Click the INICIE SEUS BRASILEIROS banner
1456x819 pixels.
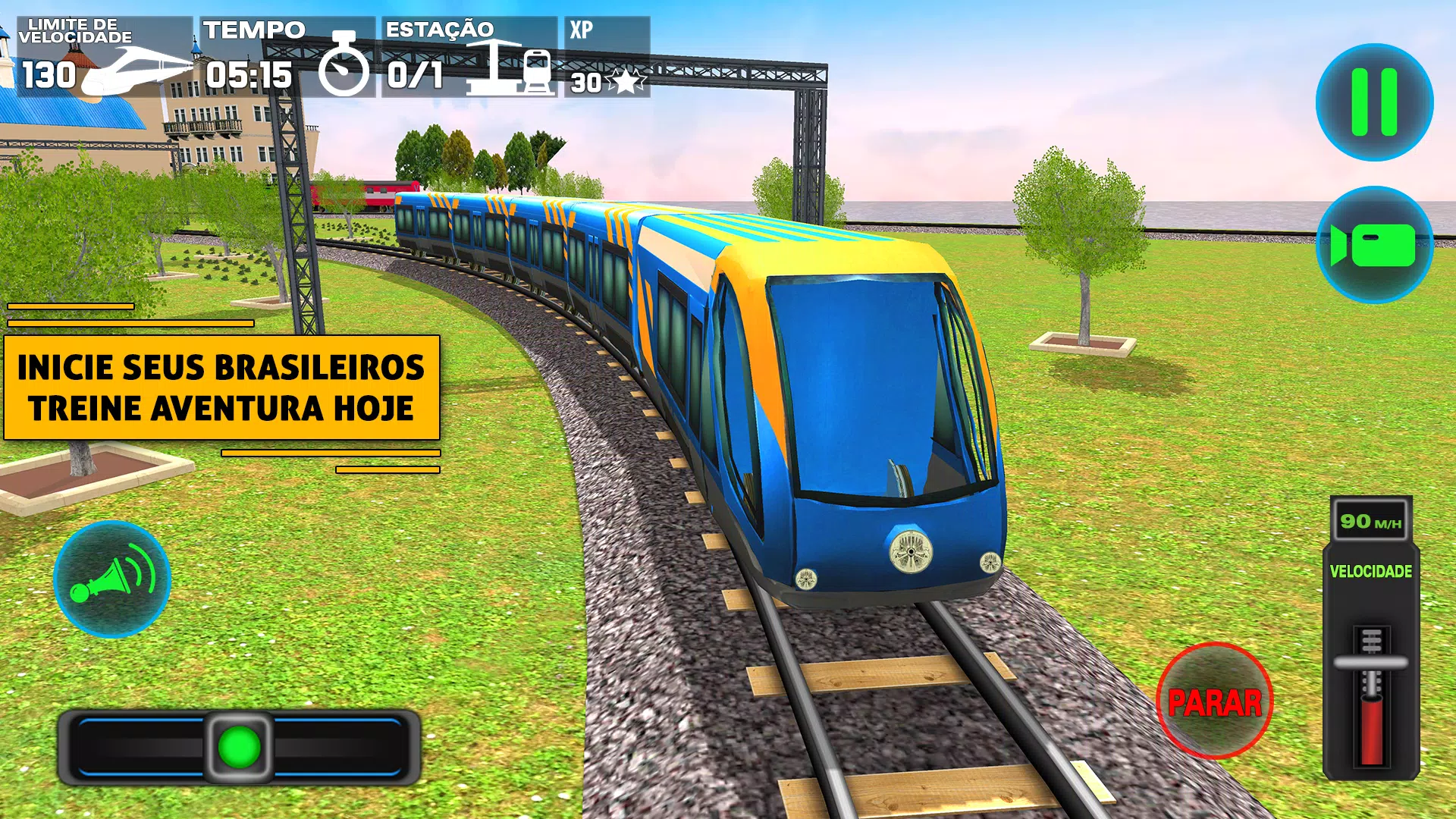tap(220, 387)
